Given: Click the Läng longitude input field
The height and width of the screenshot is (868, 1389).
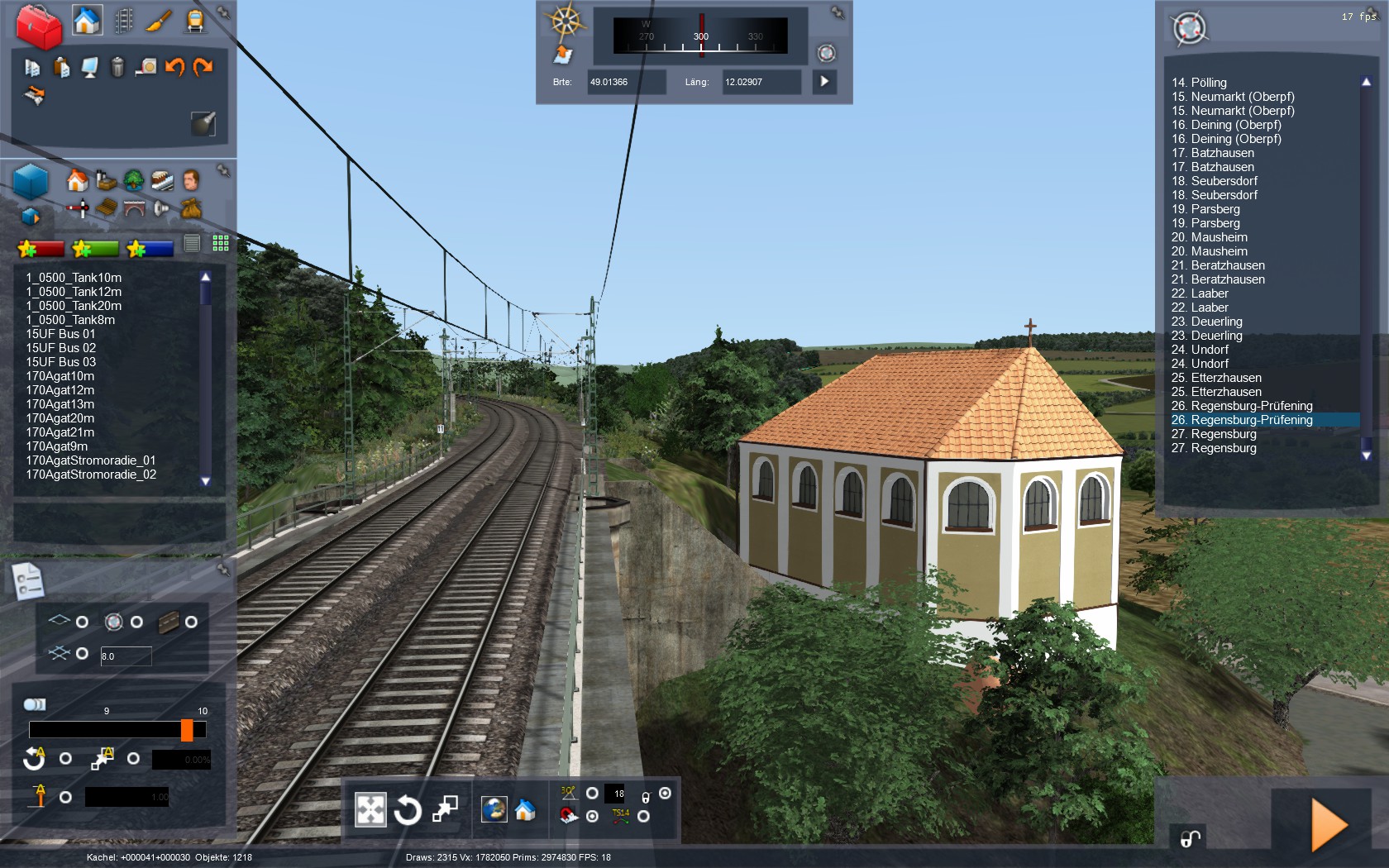Looking at the screenshot, I should 760,82.
